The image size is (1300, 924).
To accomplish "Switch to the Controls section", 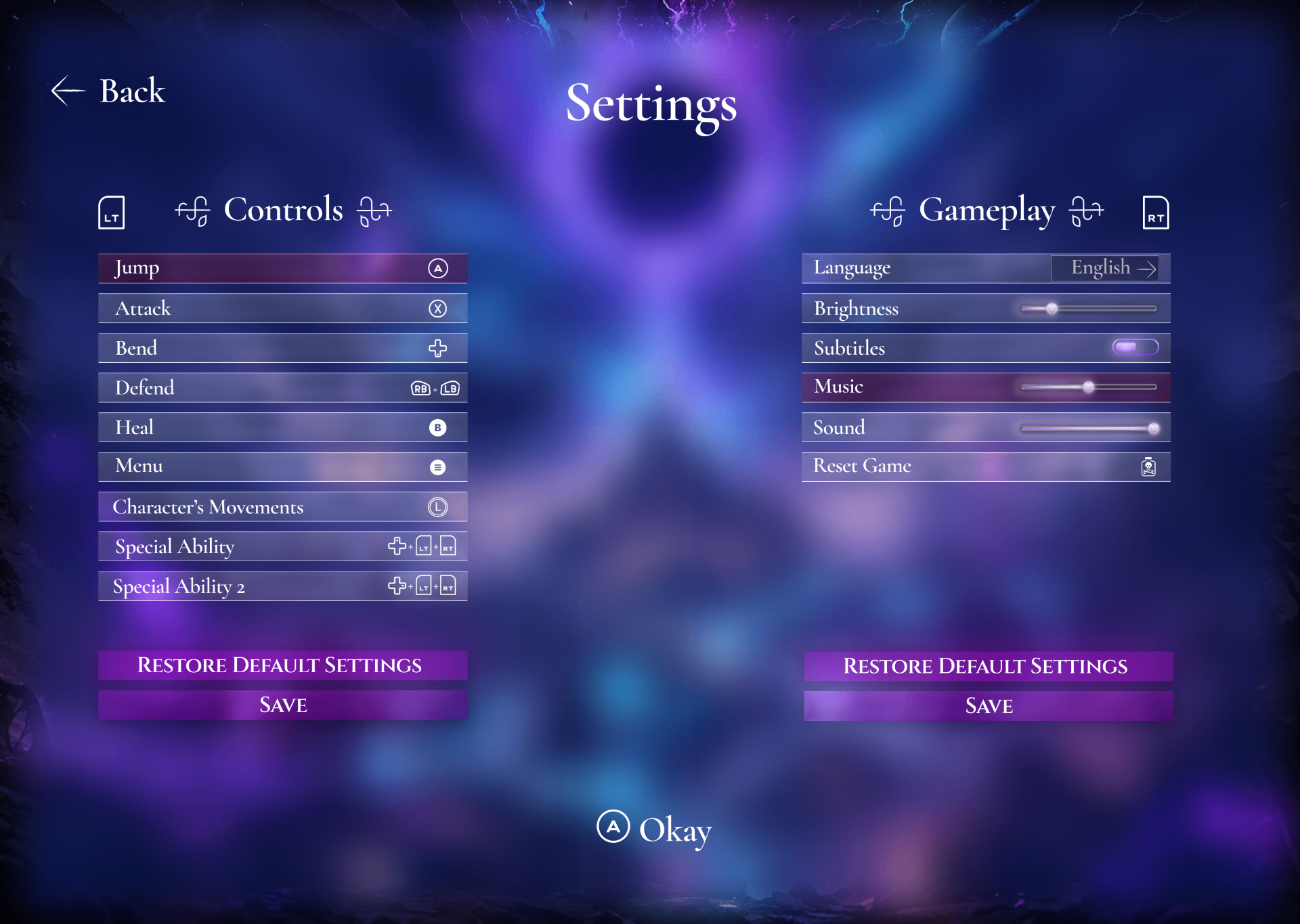I will (283, 210).
